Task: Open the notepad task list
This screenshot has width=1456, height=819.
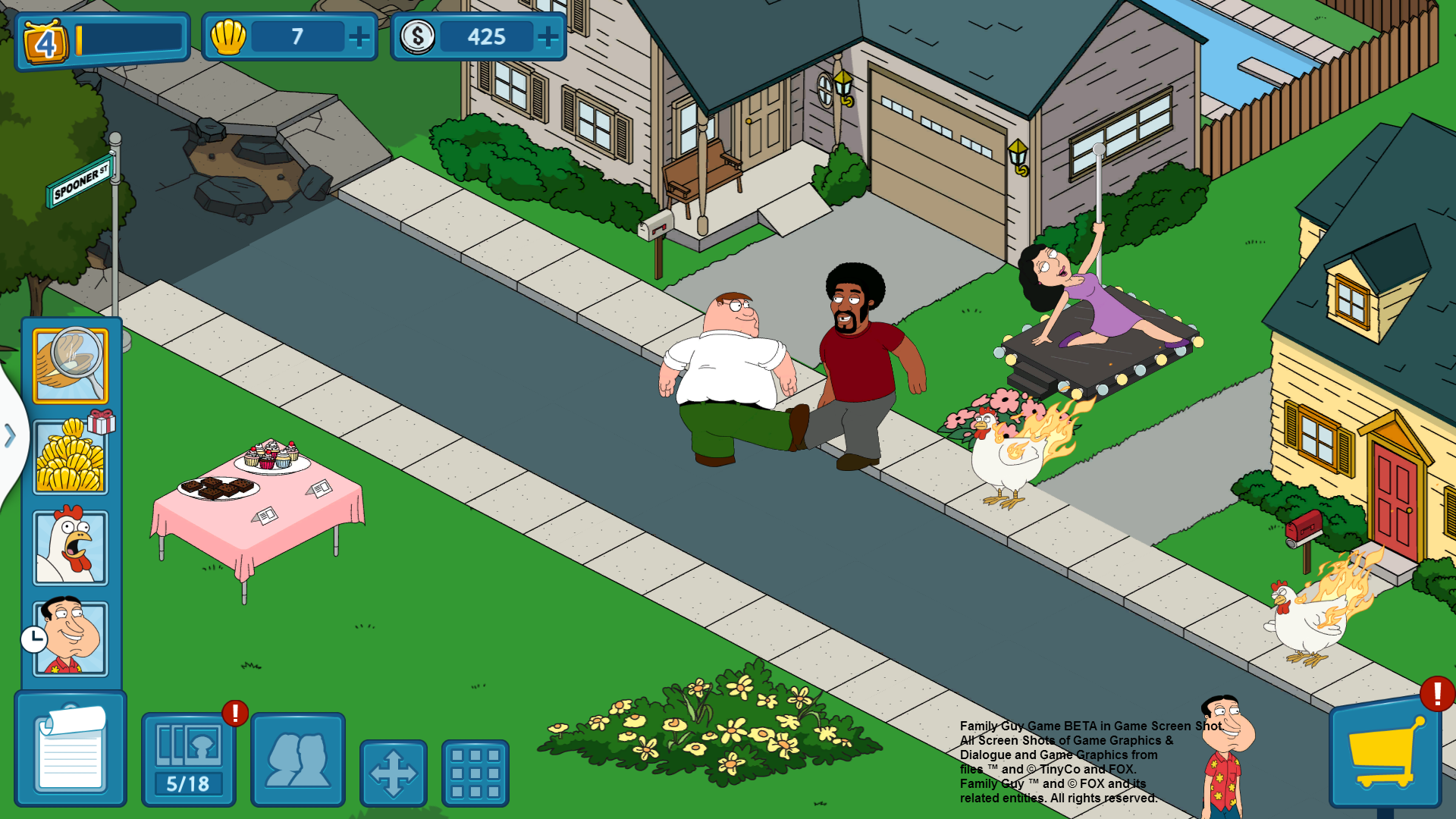Action: click(x=71, y=749)
